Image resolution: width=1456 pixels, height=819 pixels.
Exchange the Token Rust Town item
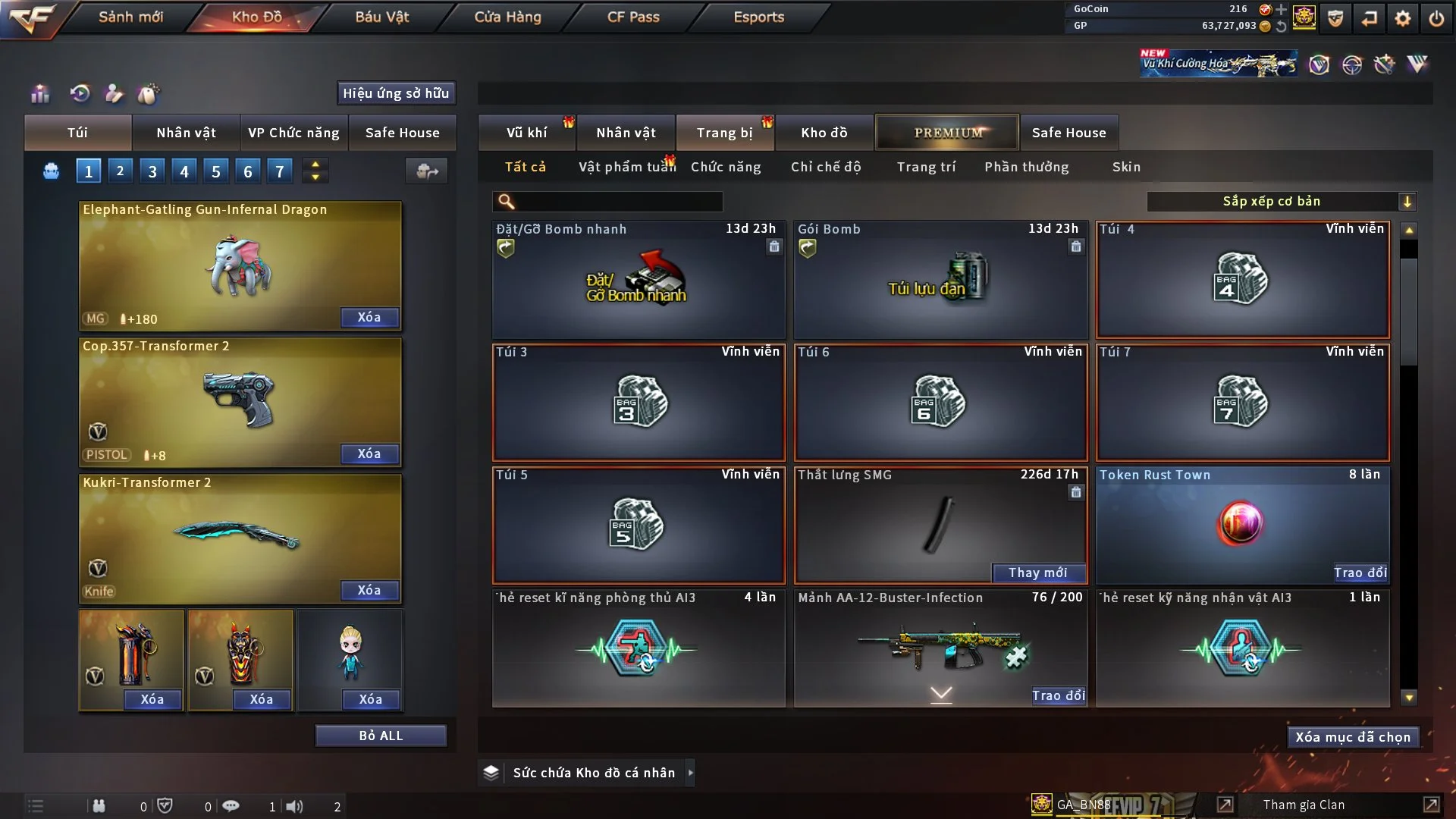click(1360, 573)
